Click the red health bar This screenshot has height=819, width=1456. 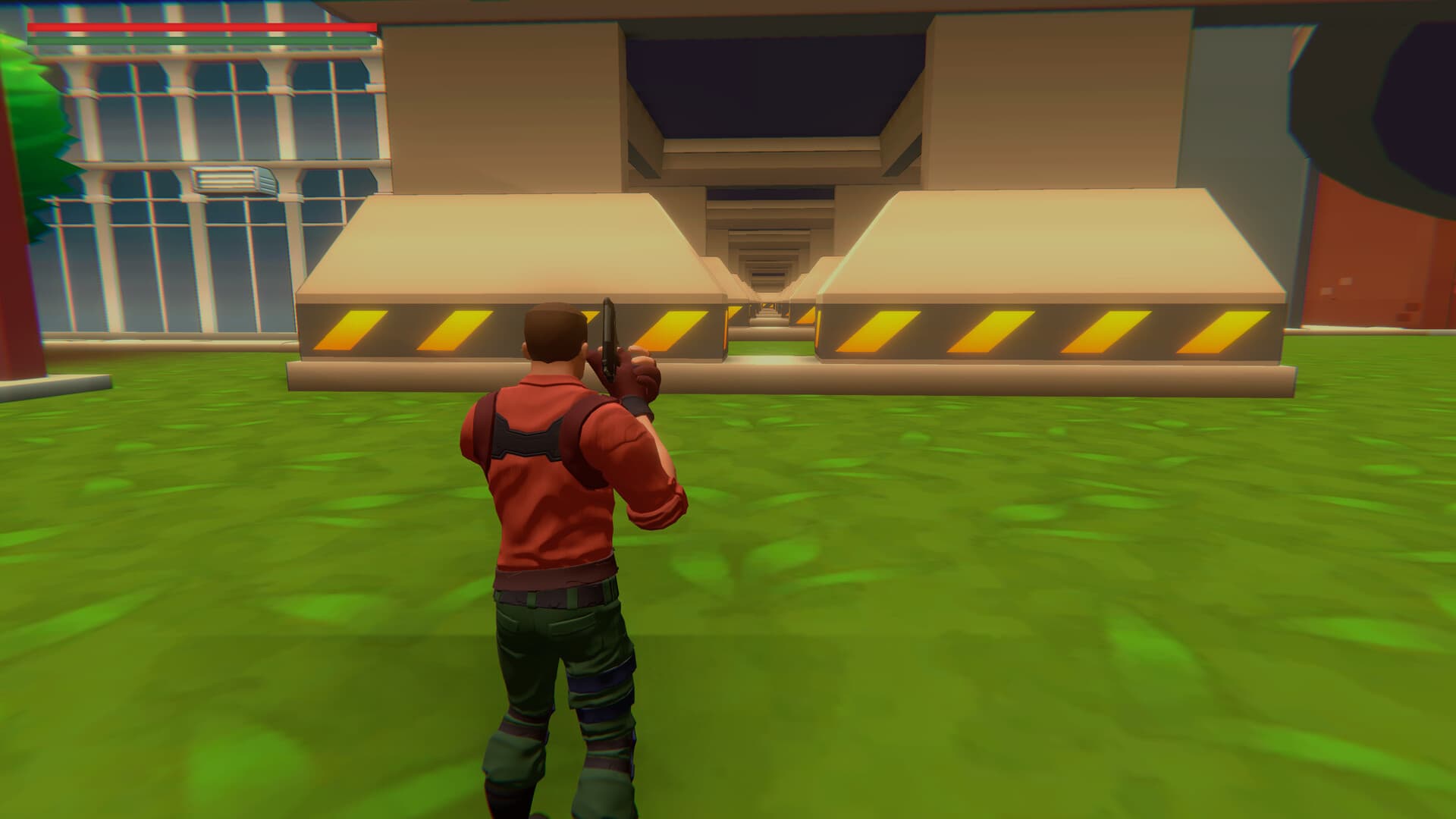pos(205,27)
